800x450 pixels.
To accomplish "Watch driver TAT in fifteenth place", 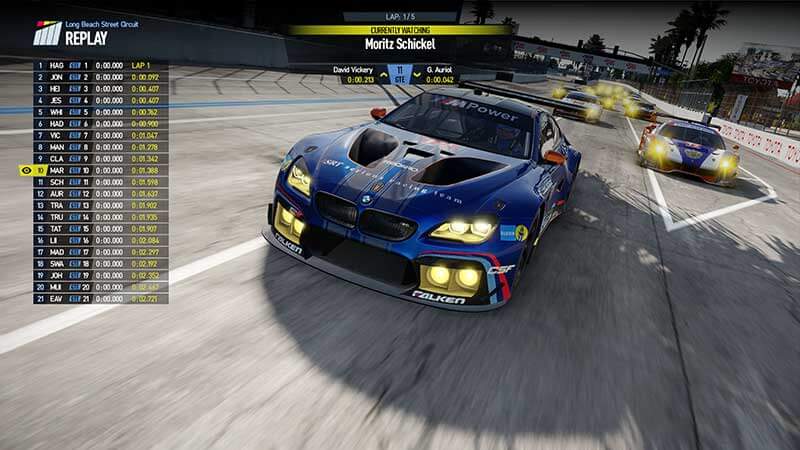I will [x=57, y=229].
